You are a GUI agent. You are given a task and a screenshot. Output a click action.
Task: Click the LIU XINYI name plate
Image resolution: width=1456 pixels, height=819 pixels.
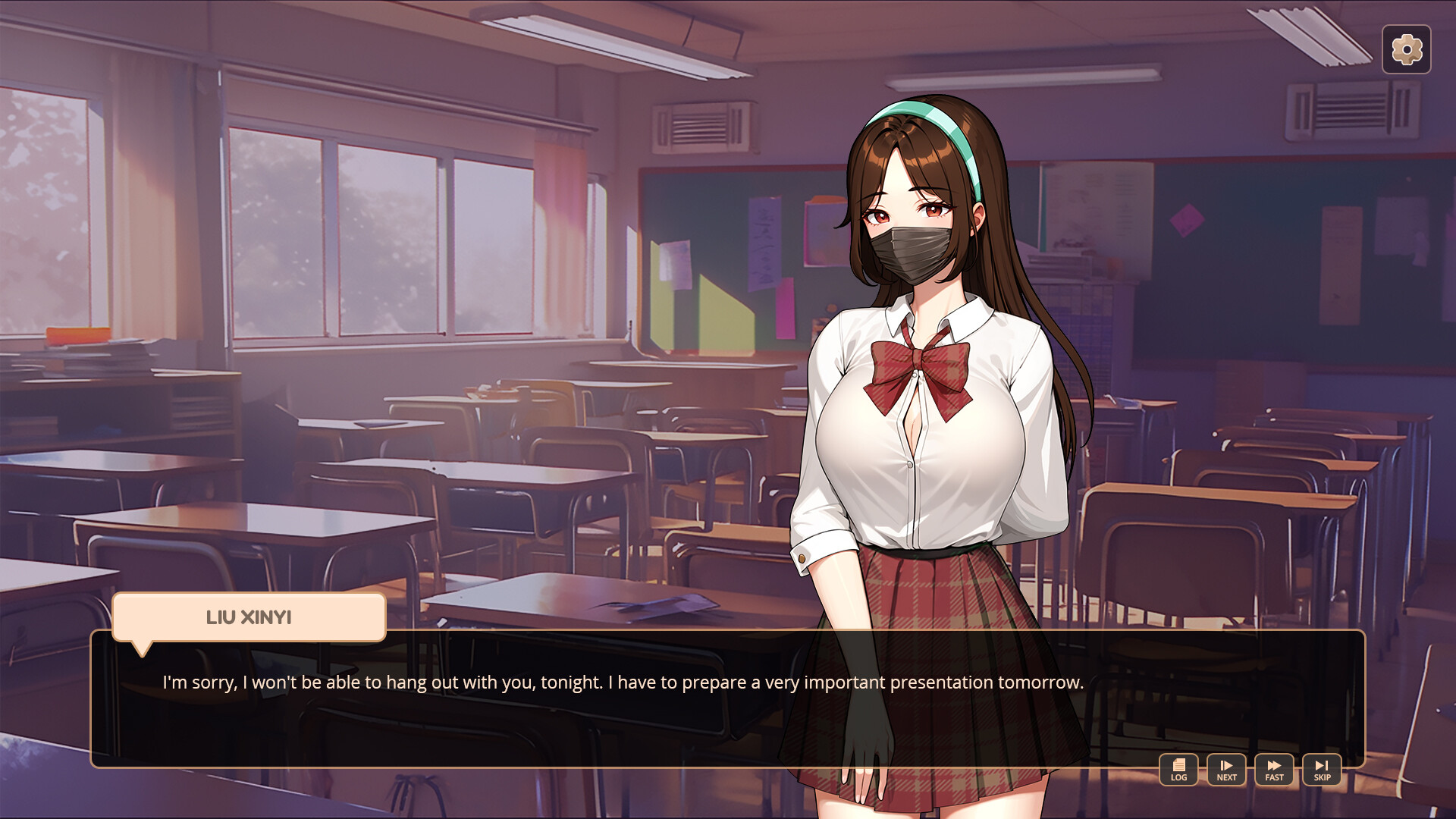coord(249,617)
